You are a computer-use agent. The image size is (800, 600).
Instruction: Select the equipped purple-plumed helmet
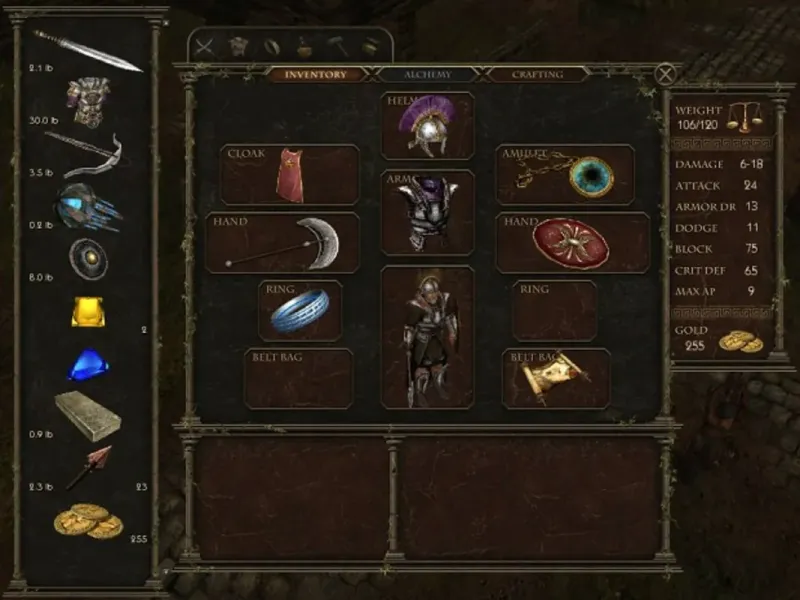tap(427, 127)
